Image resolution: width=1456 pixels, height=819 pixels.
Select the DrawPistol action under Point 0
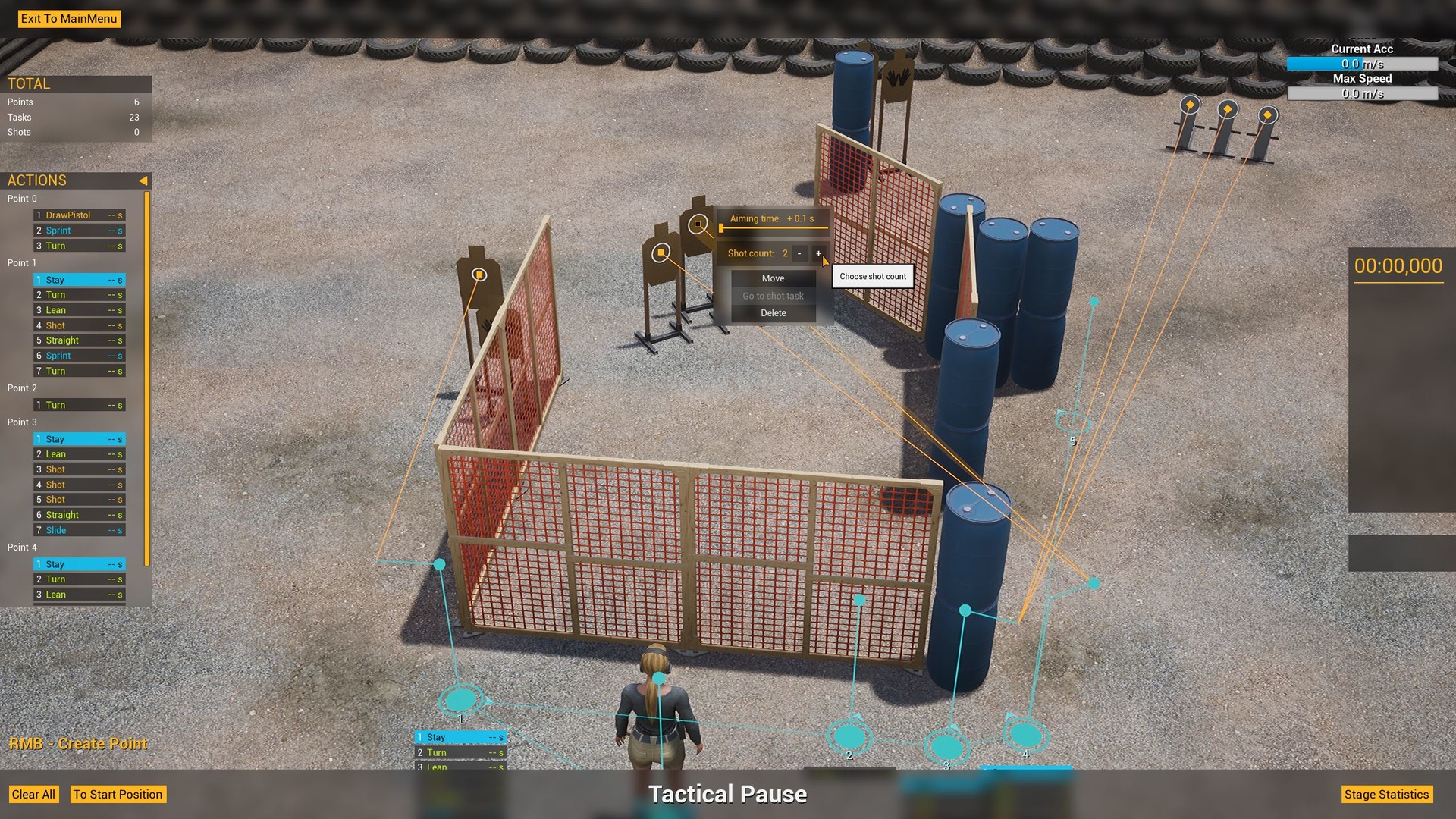pyautogui.click(x=78, y=215)
